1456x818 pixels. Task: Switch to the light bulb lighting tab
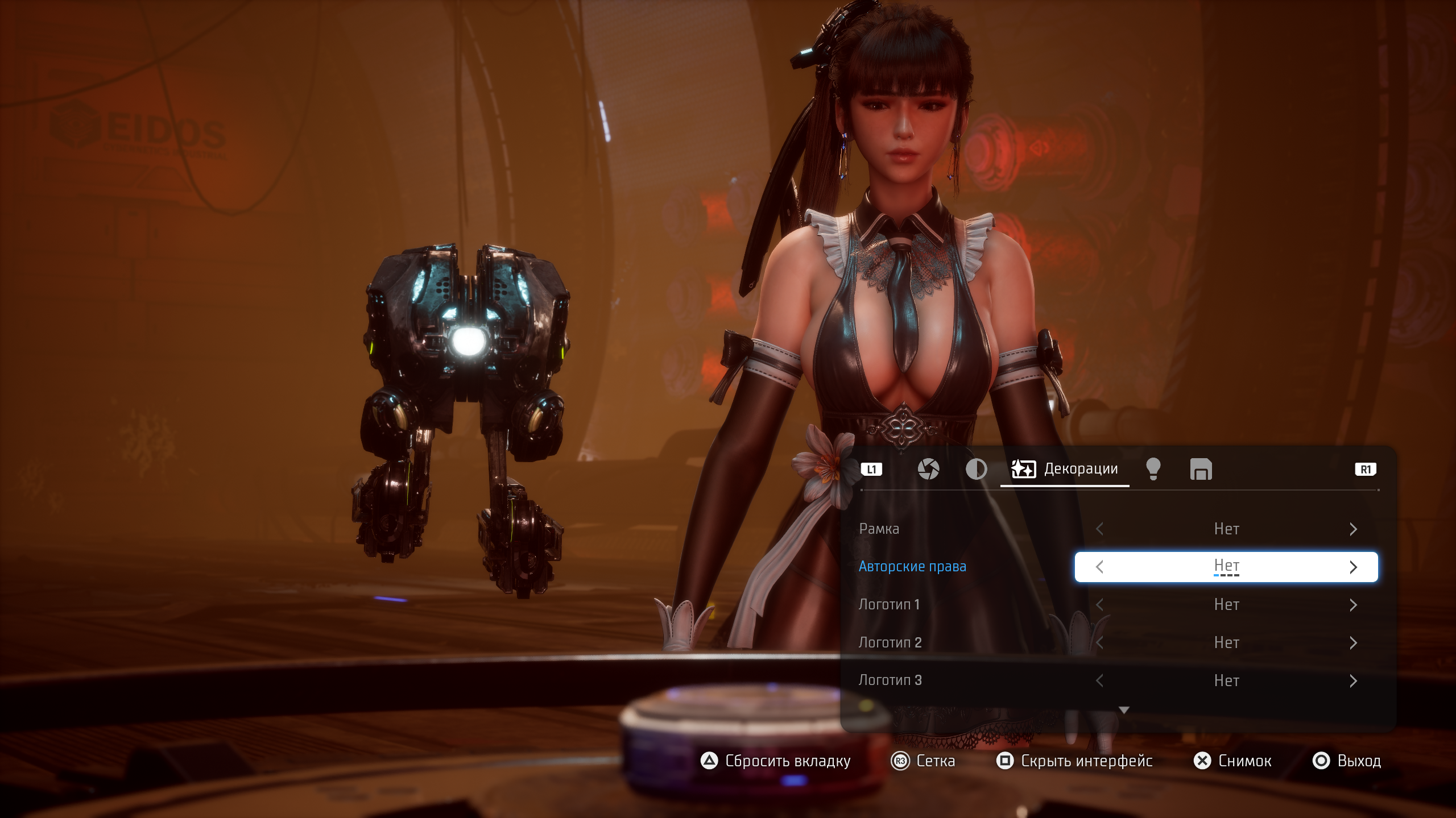pyautogui.click(x=1153, y=470)
